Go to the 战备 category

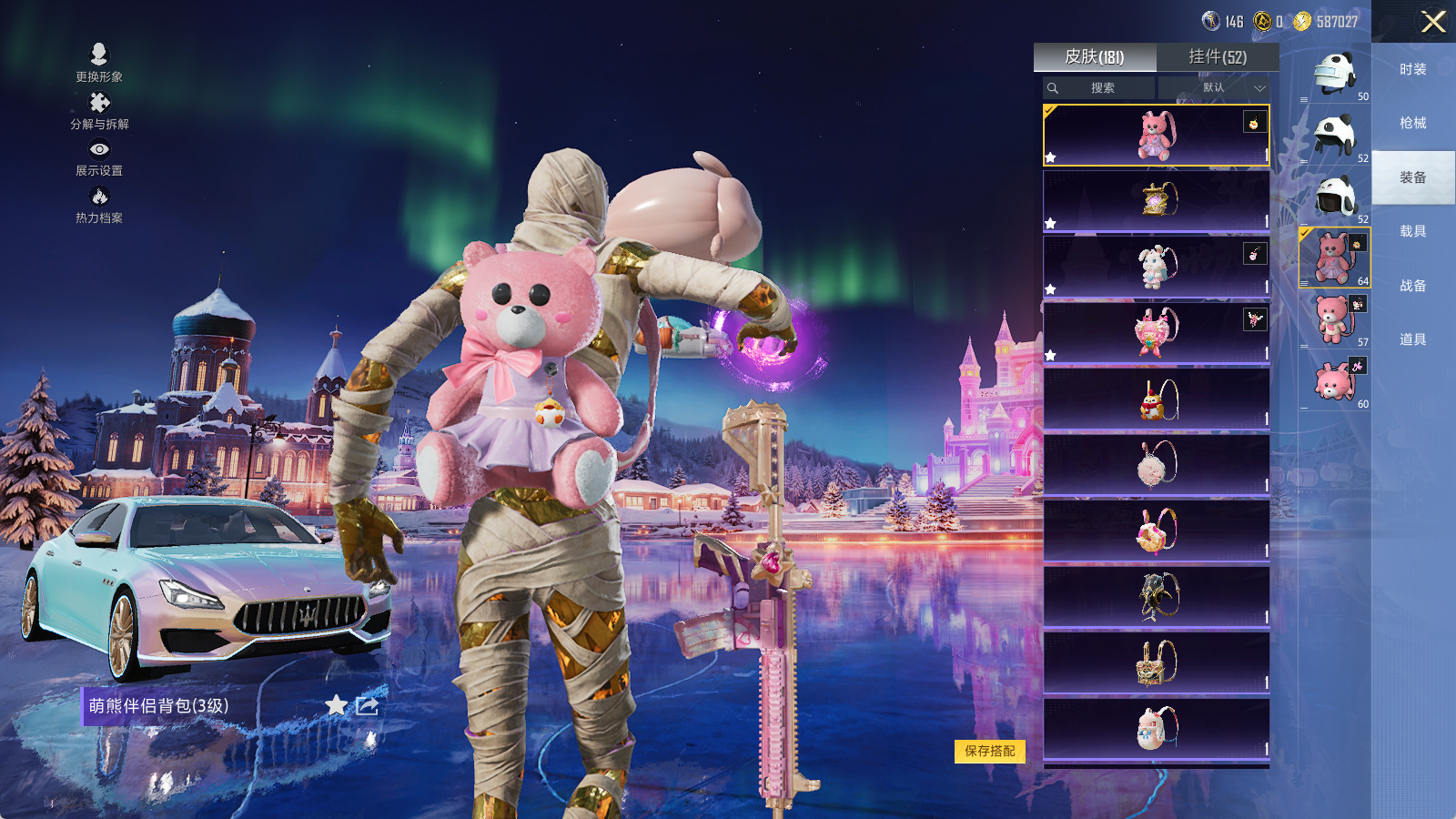click(x=1413, y=286)
